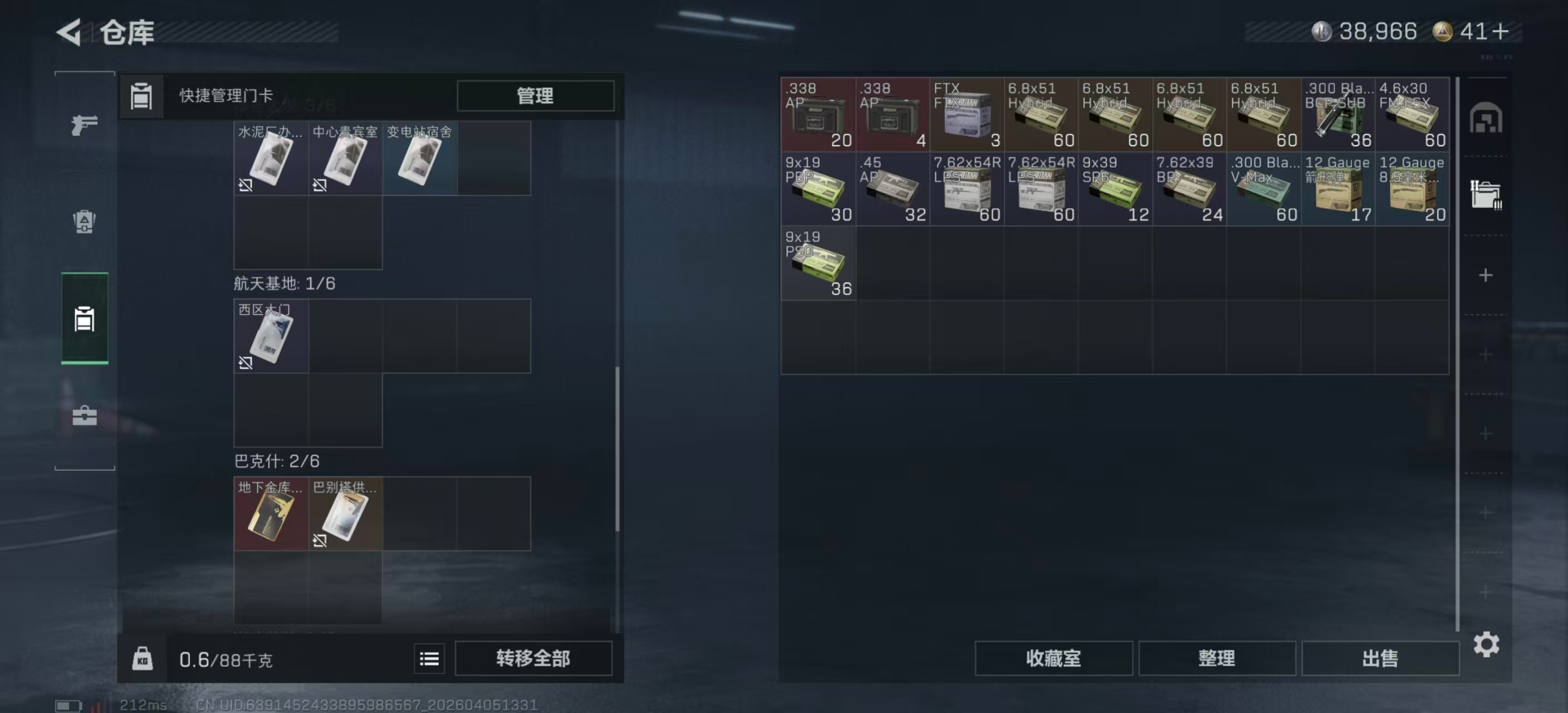Open the gear vest category icon
Image resolution: width=1568 pixels, height=713 pixels.
[84, 223]
